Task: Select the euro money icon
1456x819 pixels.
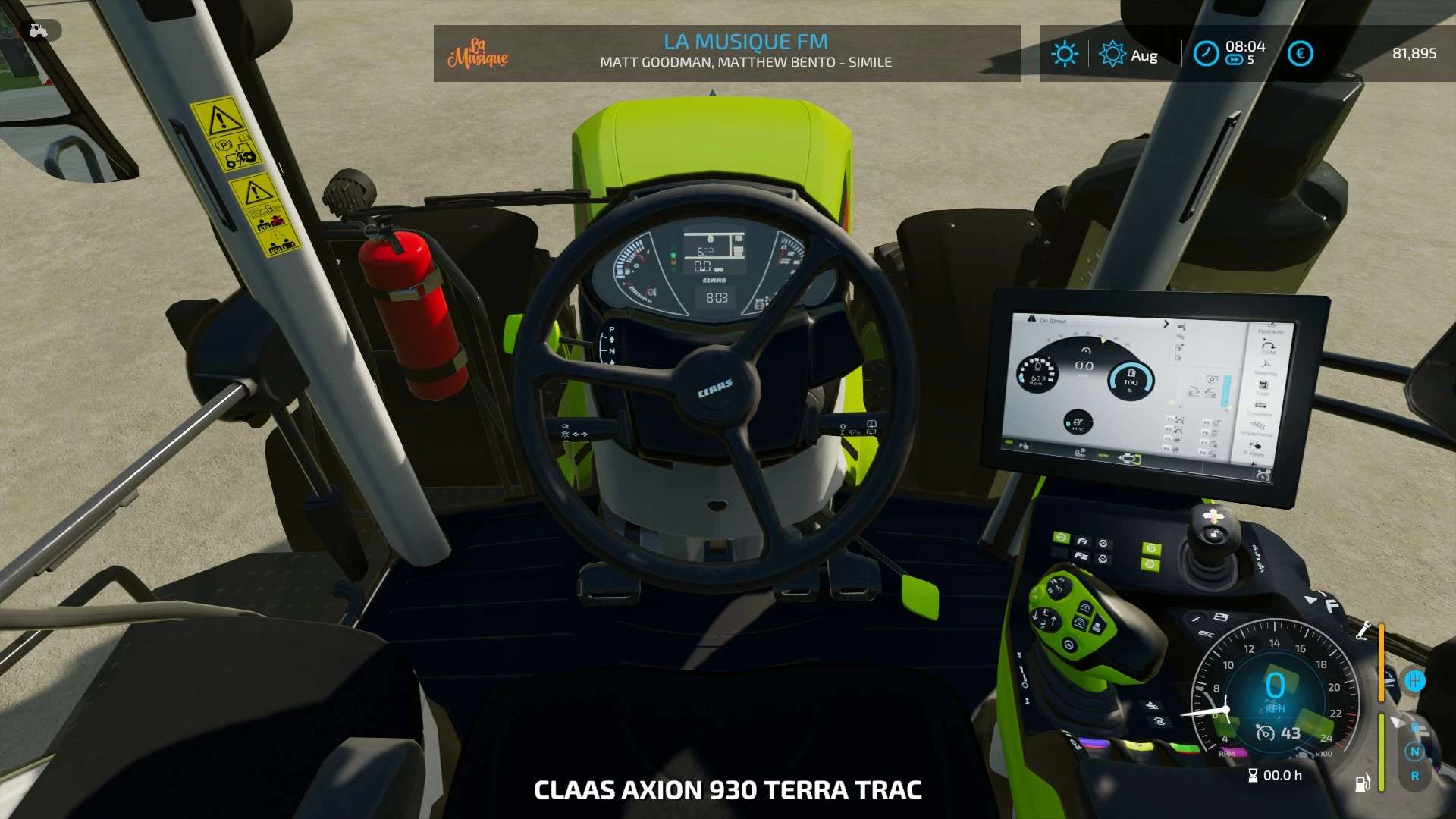Action: [1300, 54]
